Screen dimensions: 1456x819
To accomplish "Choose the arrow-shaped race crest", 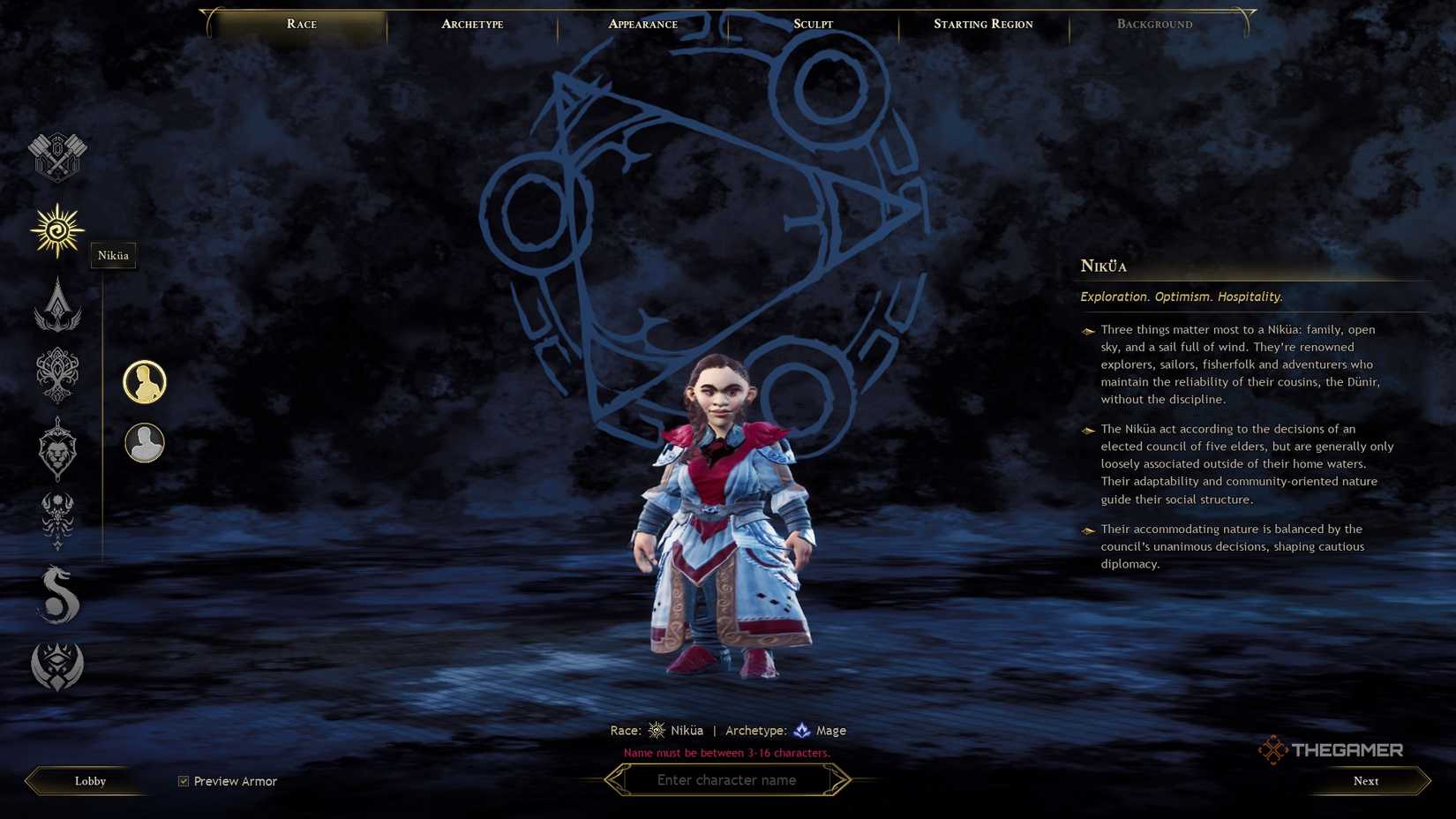I will click(56, 304).
